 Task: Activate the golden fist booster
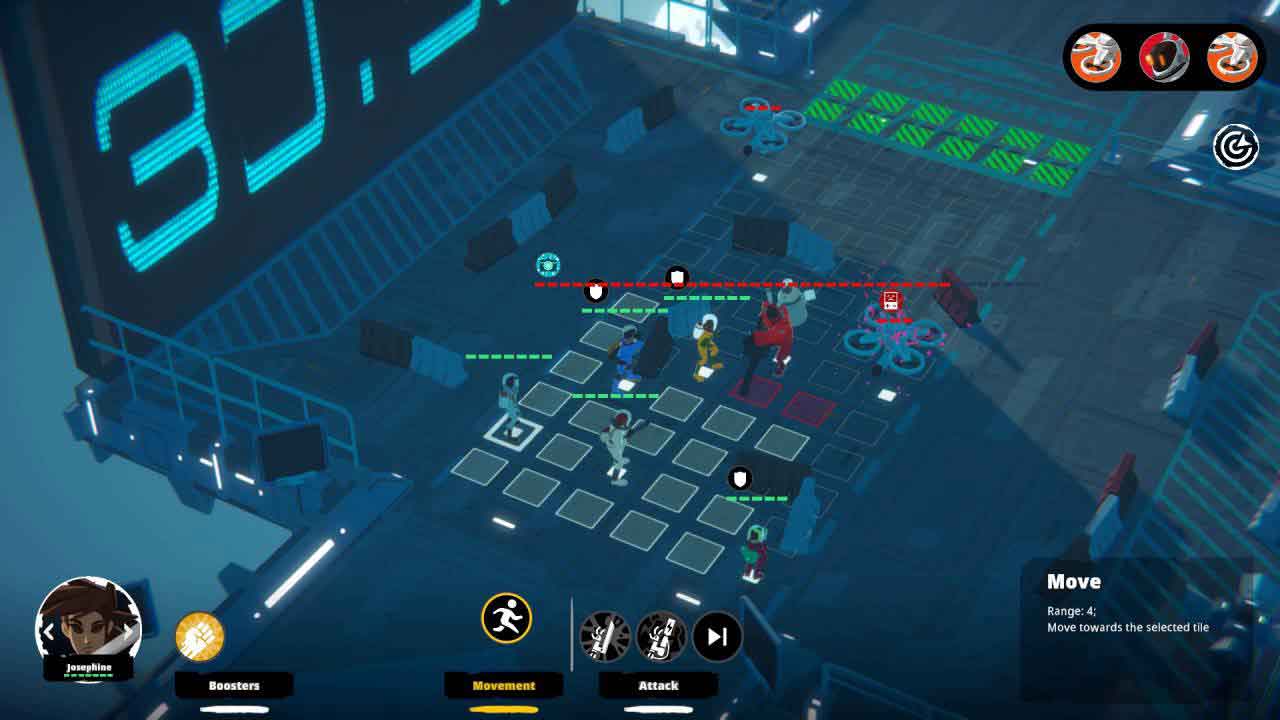click(200, 636)
